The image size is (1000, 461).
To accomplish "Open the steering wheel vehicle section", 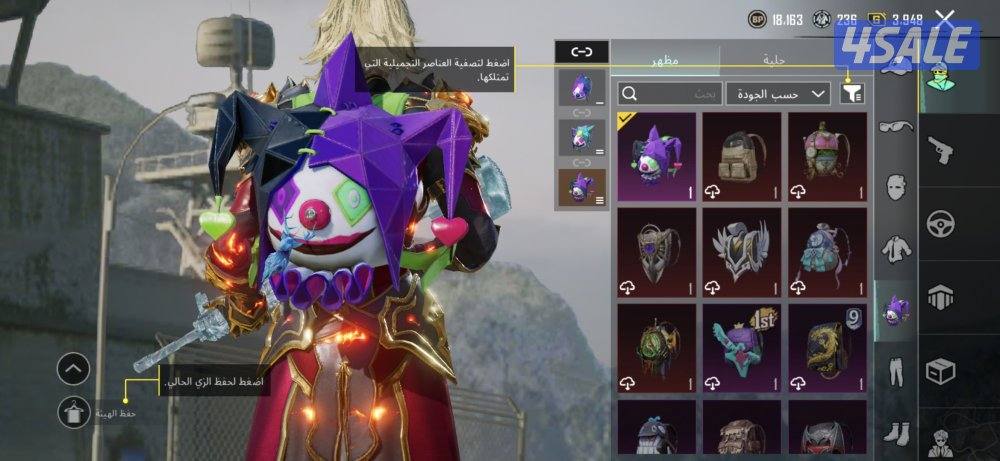I will [x=940, y=223].
